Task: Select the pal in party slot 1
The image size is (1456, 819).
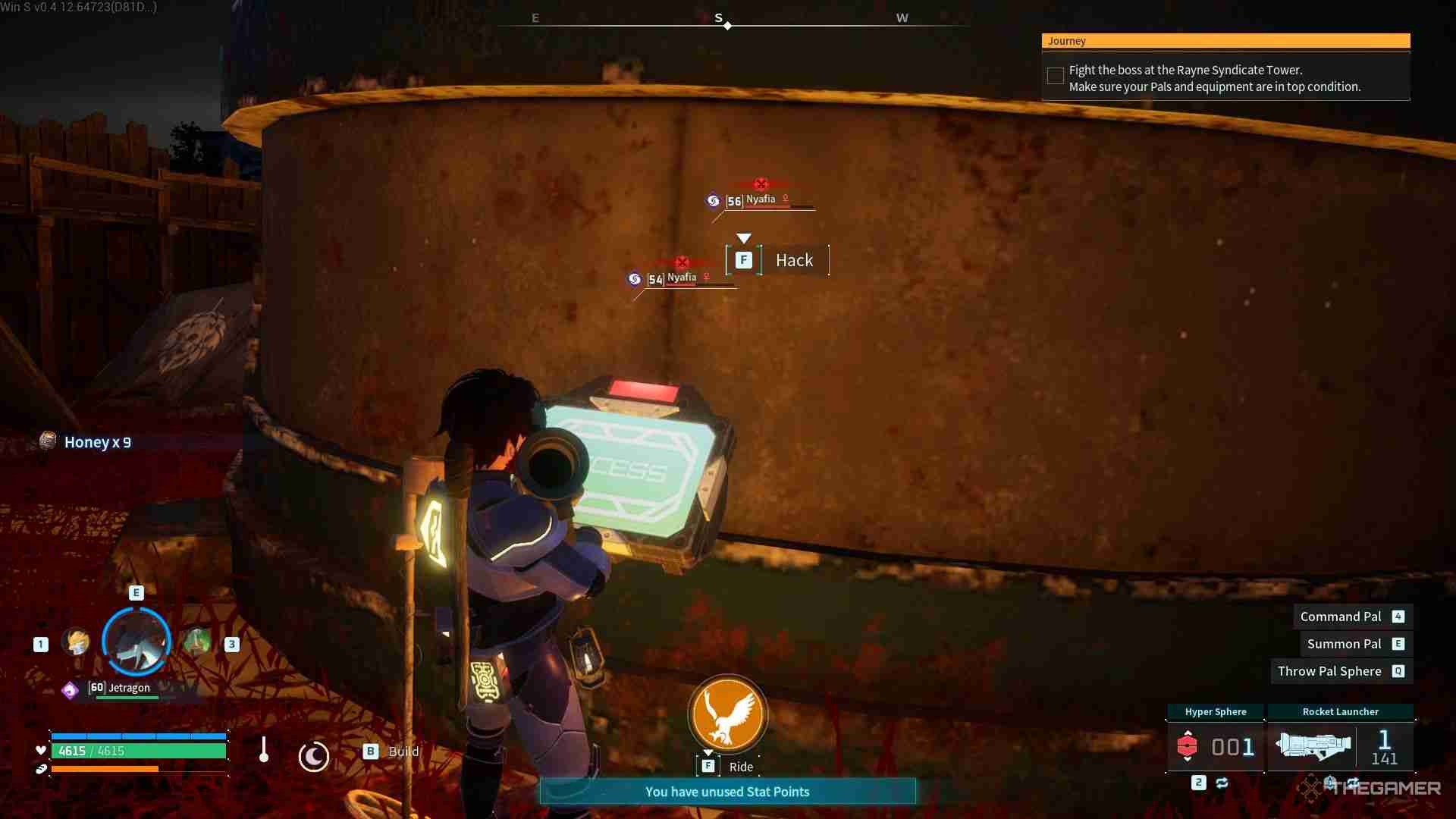Action: pyautogui.click(x=76, y=641)
